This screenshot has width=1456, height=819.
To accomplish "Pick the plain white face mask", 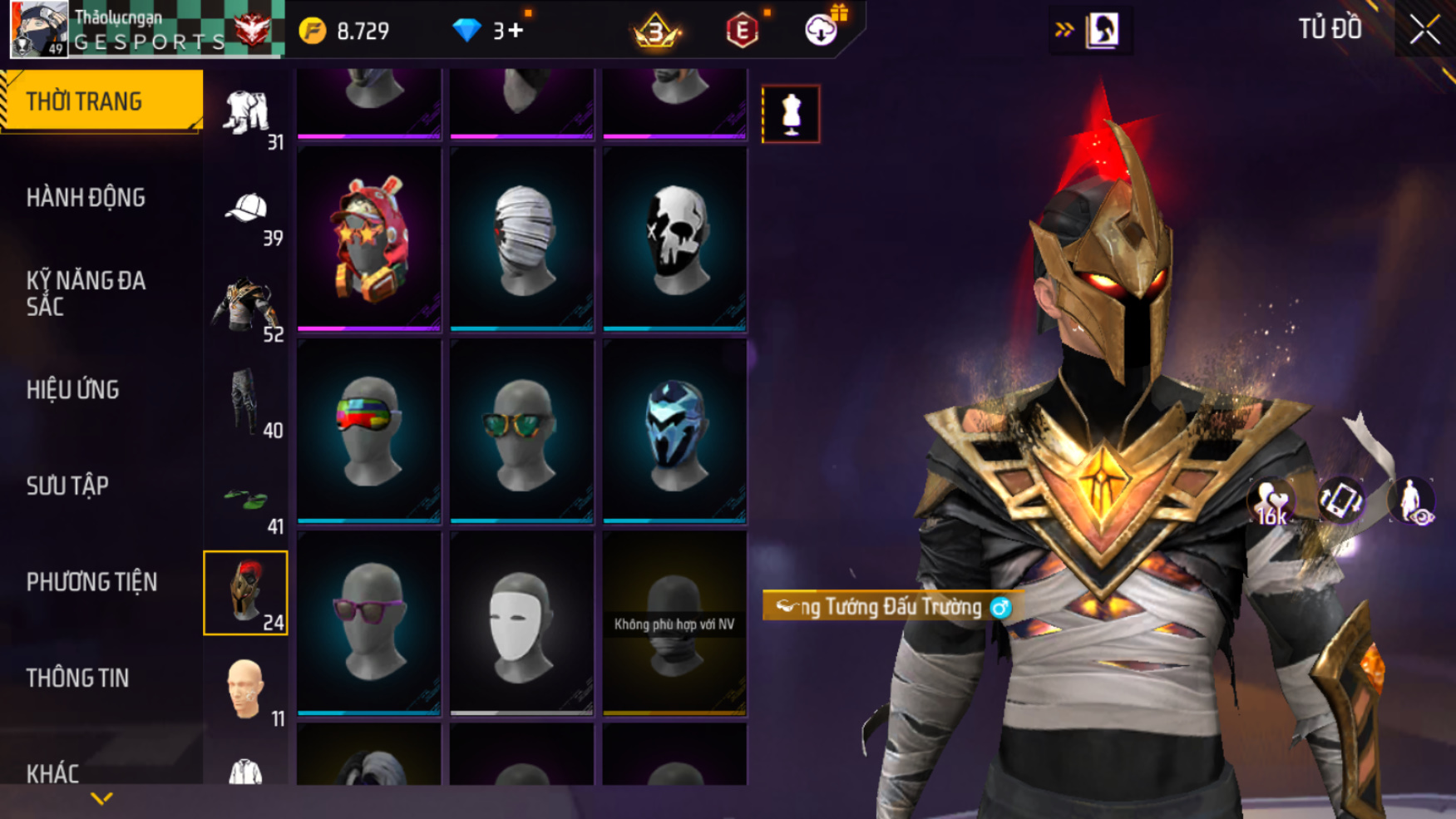I will point(521,624).
